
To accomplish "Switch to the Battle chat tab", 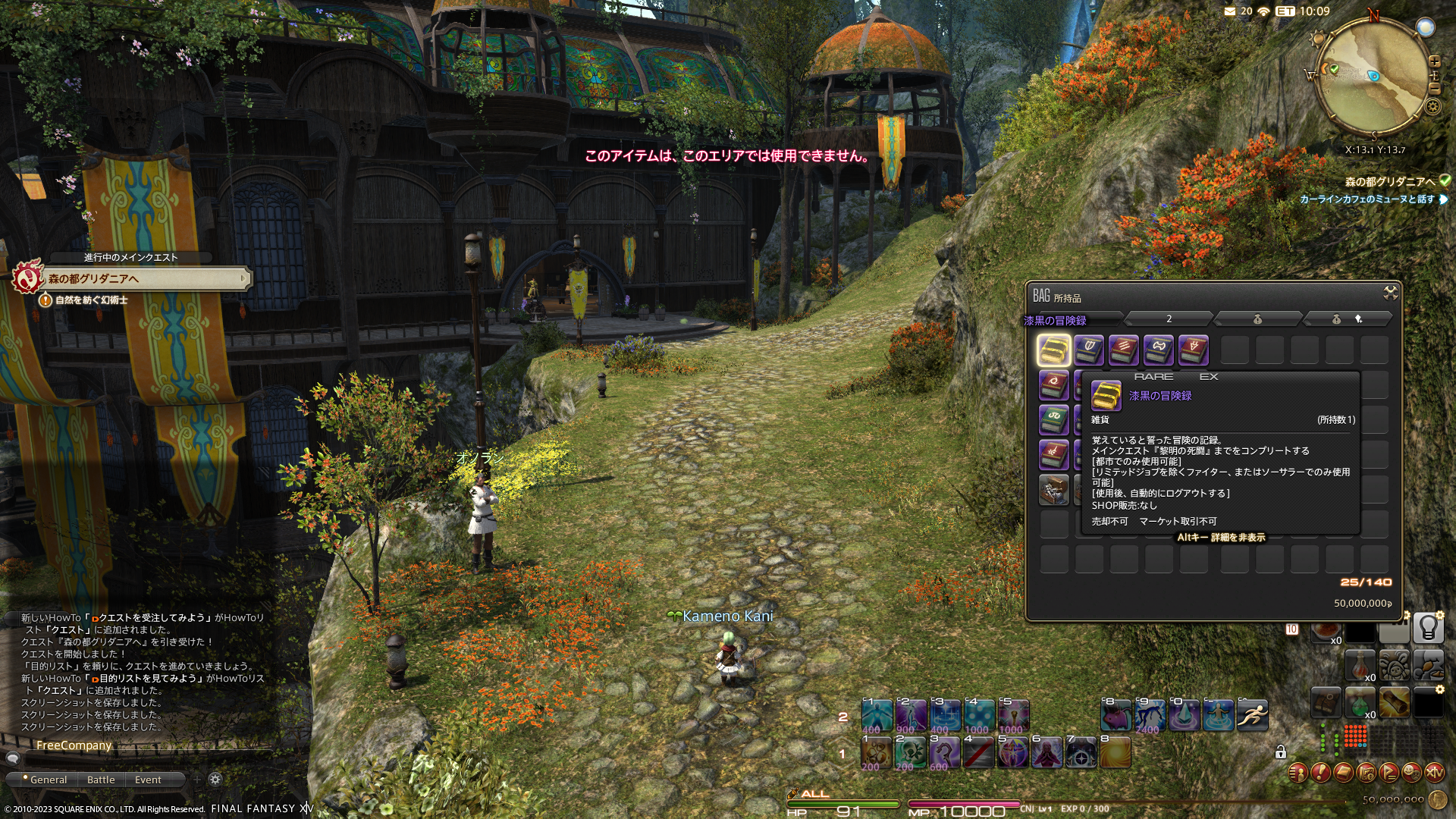I will [101, 780].
